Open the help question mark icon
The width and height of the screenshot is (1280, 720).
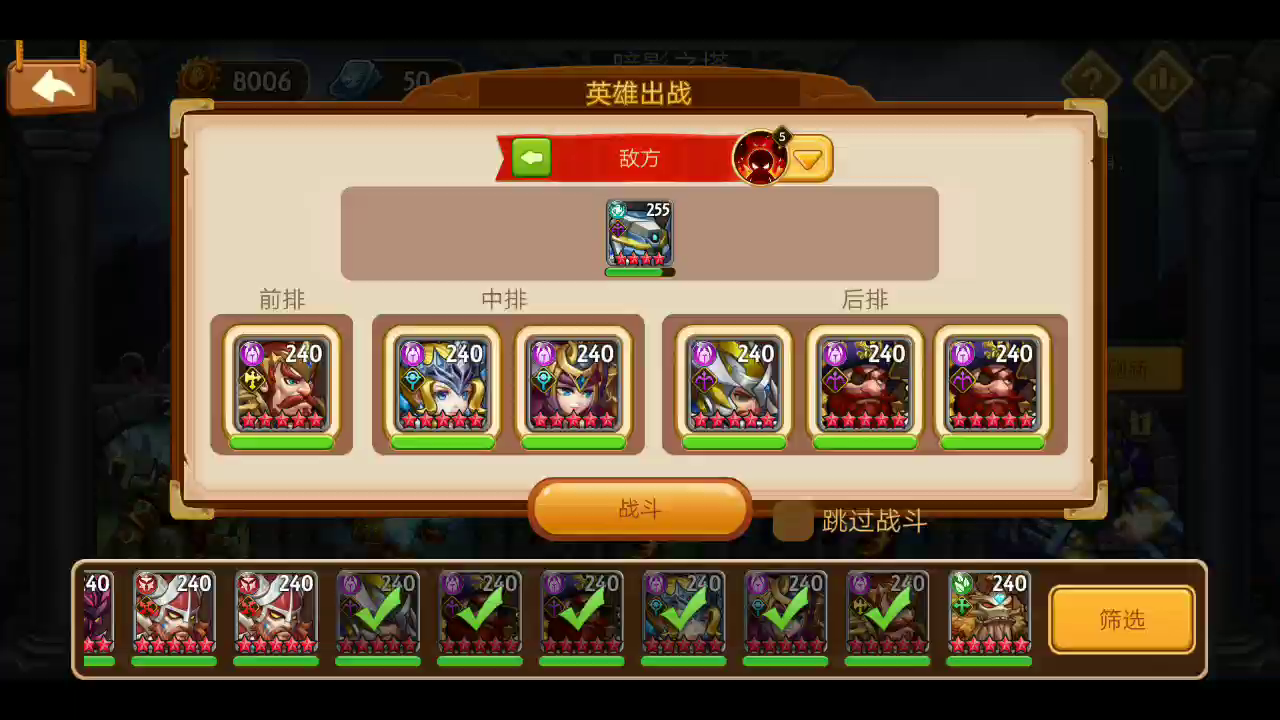click(1090, 78)
